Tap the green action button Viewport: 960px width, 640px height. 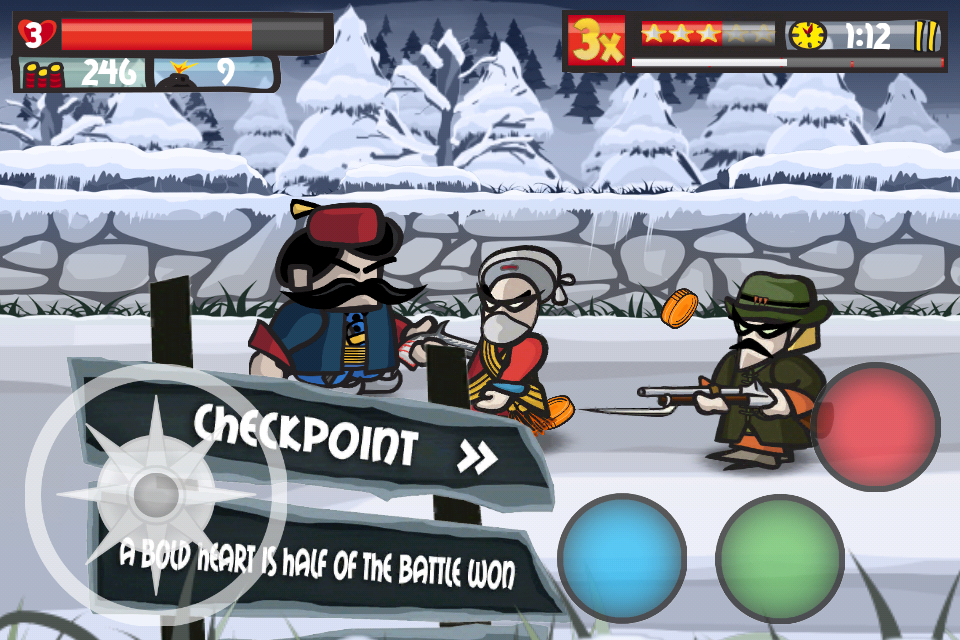tap(780, 557)
